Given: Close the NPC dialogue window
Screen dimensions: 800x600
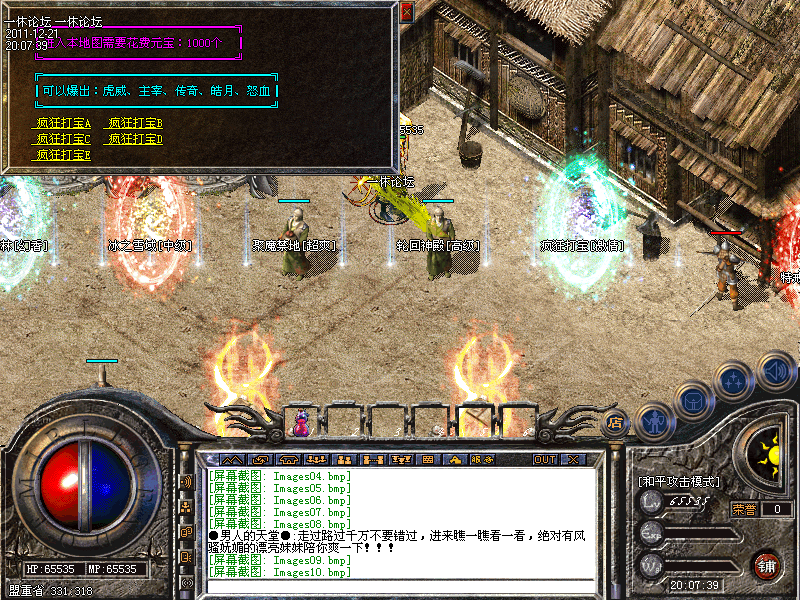Looking at the screenshot, I should coord(406,12).
